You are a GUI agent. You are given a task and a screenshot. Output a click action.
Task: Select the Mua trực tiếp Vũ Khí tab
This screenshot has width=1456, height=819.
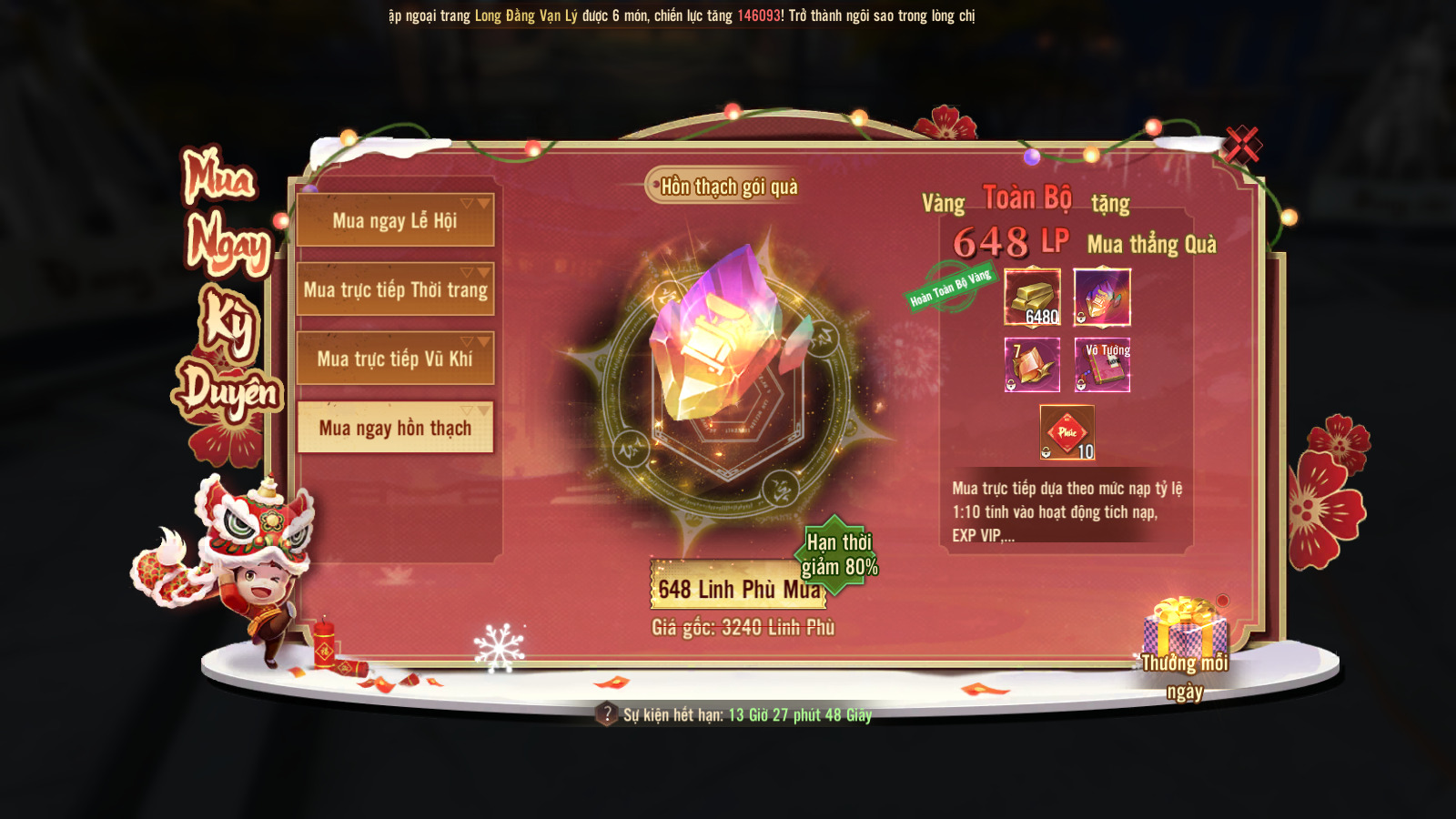point(395,359)
